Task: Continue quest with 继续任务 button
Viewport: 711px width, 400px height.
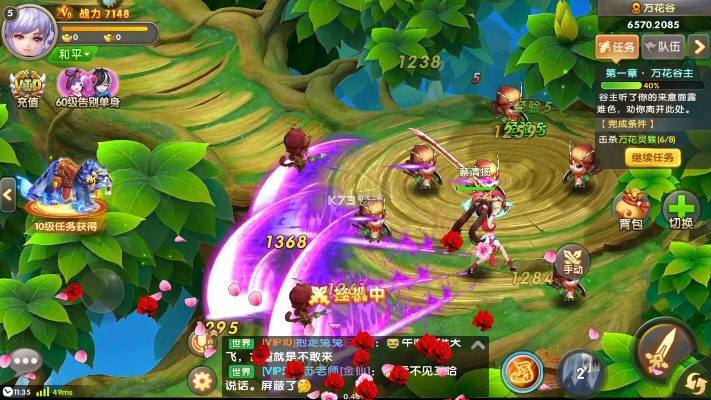Action: tap(653, 157)
